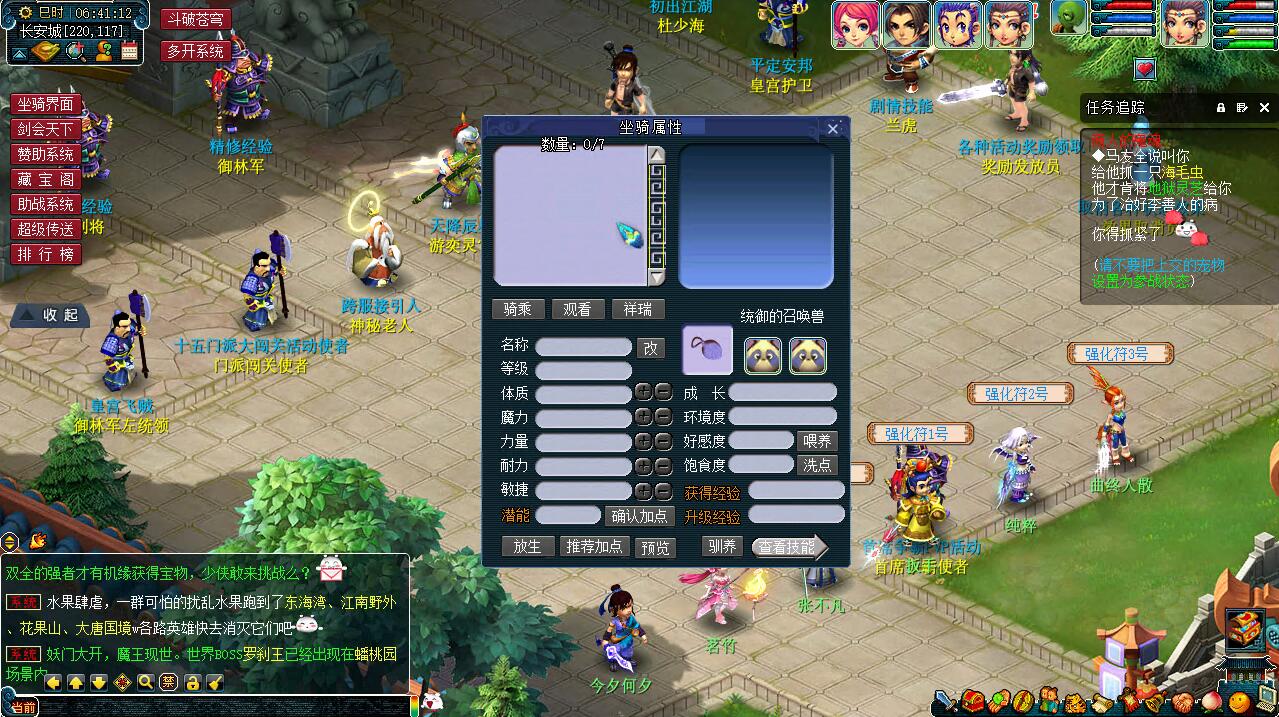Open 藏宝阁 treasure pavilion

tap(45, 180)
